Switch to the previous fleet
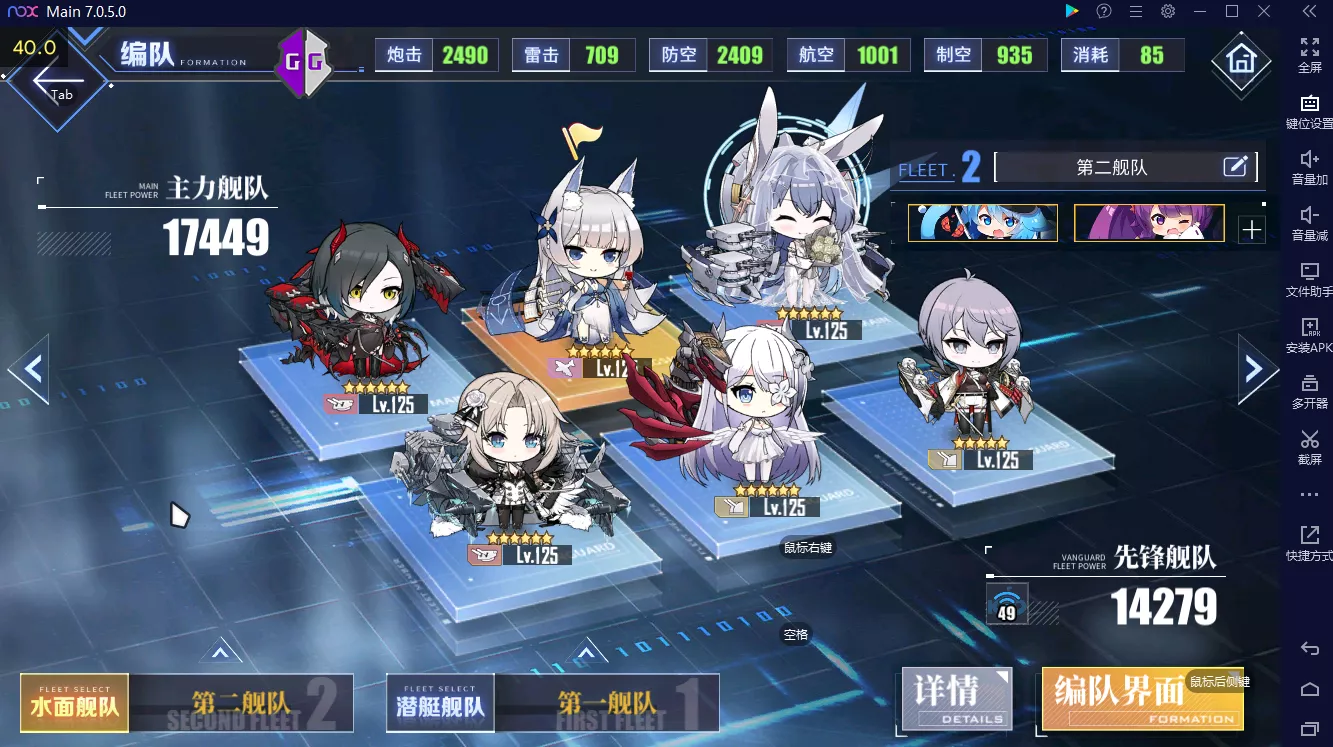The height and width of the screenshot is (747, 1333). coord(29,369)
